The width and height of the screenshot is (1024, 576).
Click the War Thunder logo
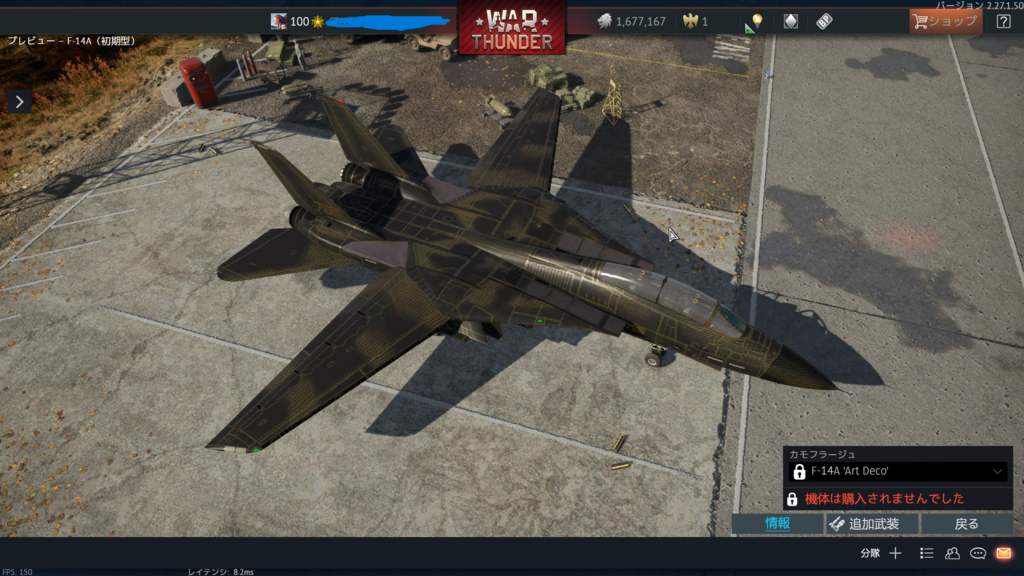click(x=512, y=28)
